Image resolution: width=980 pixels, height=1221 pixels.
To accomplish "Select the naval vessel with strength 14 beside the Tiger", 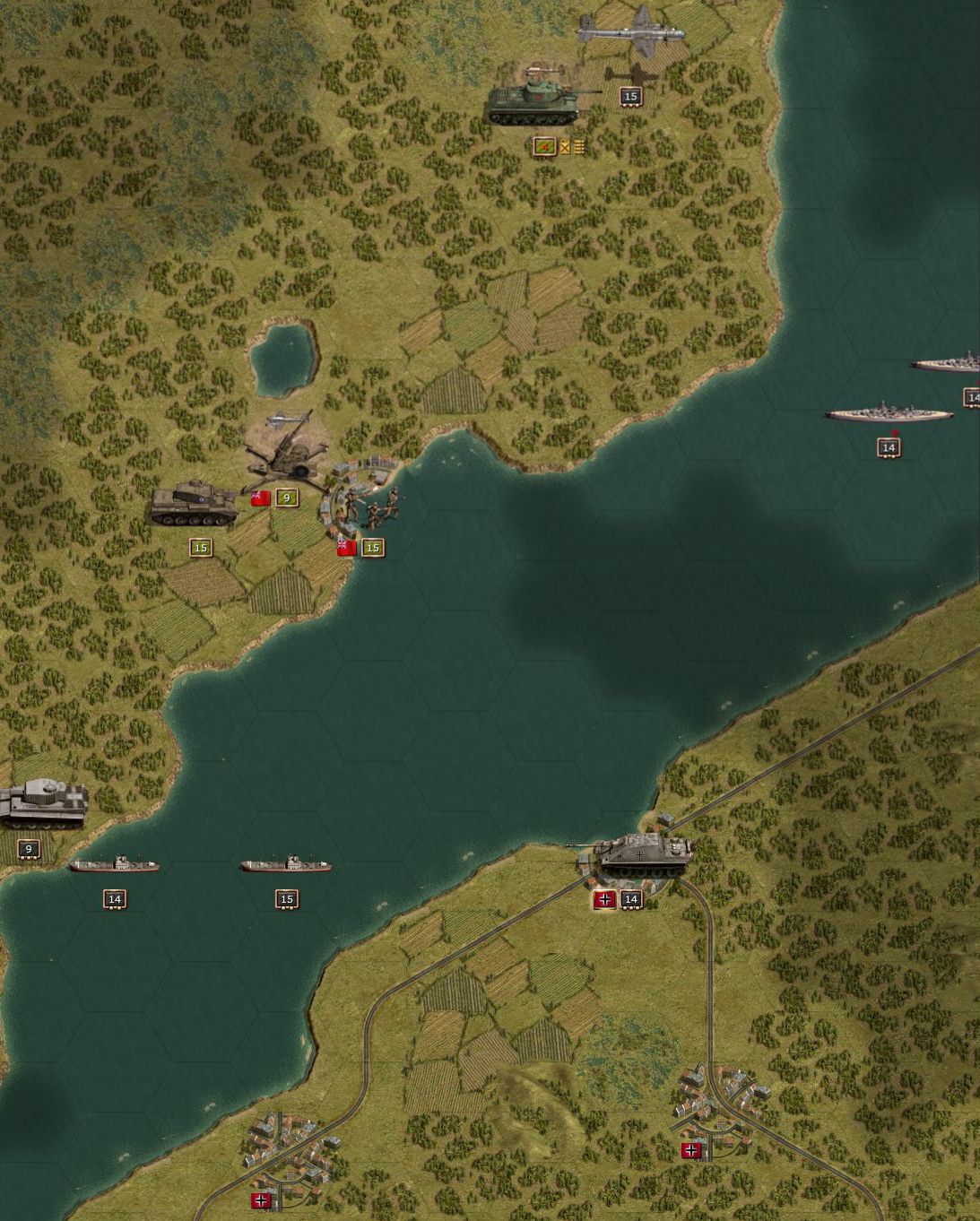I will click(x=114, y=865).
